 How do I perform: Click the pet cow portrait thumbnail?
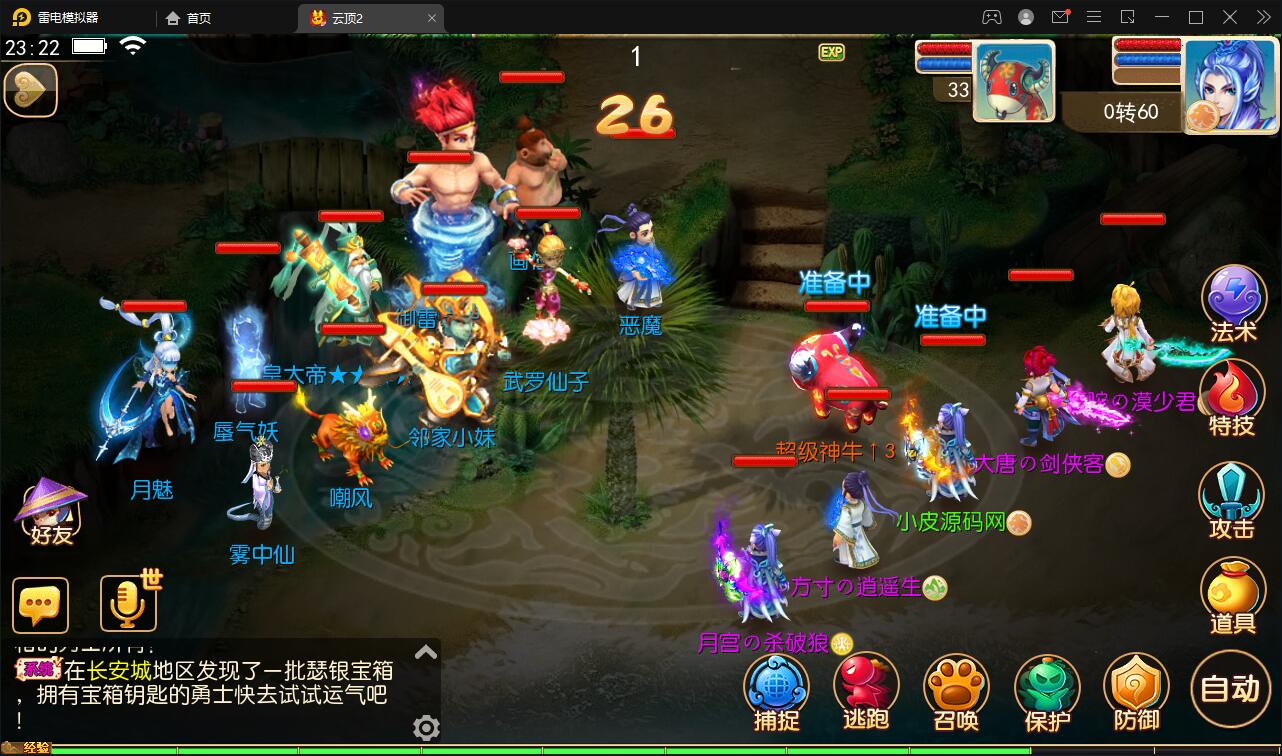1013,83
